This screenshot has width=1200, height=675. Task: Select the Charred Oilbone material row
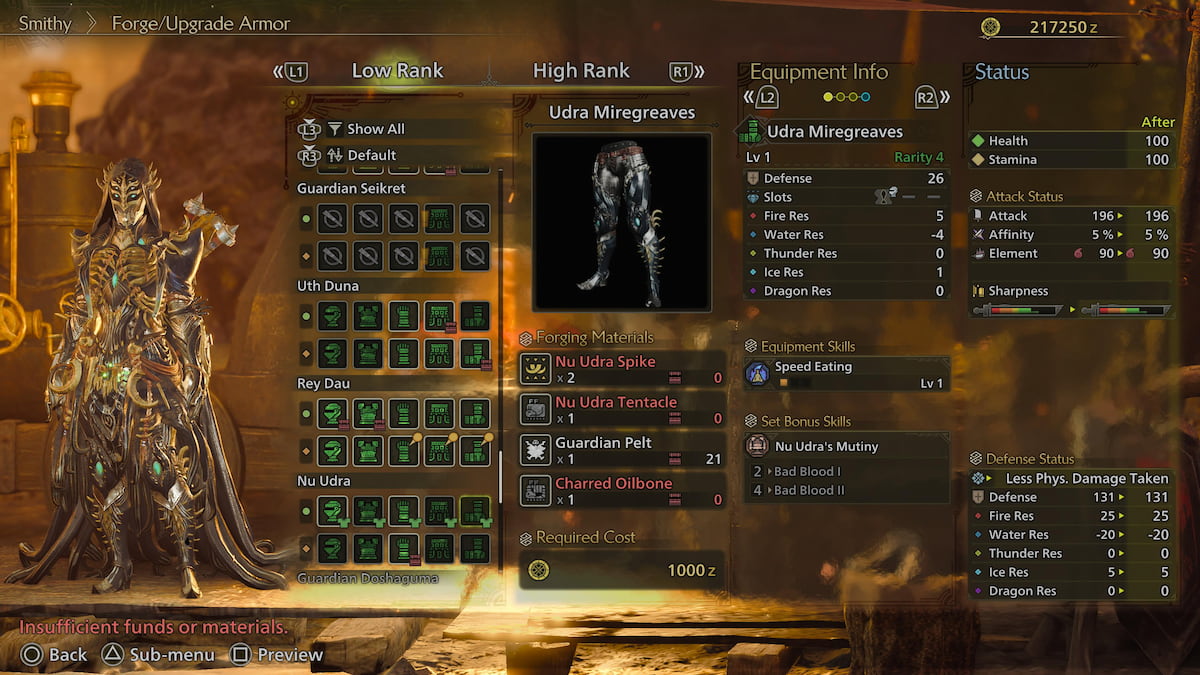pyautogui.click(x=622, y=490)
